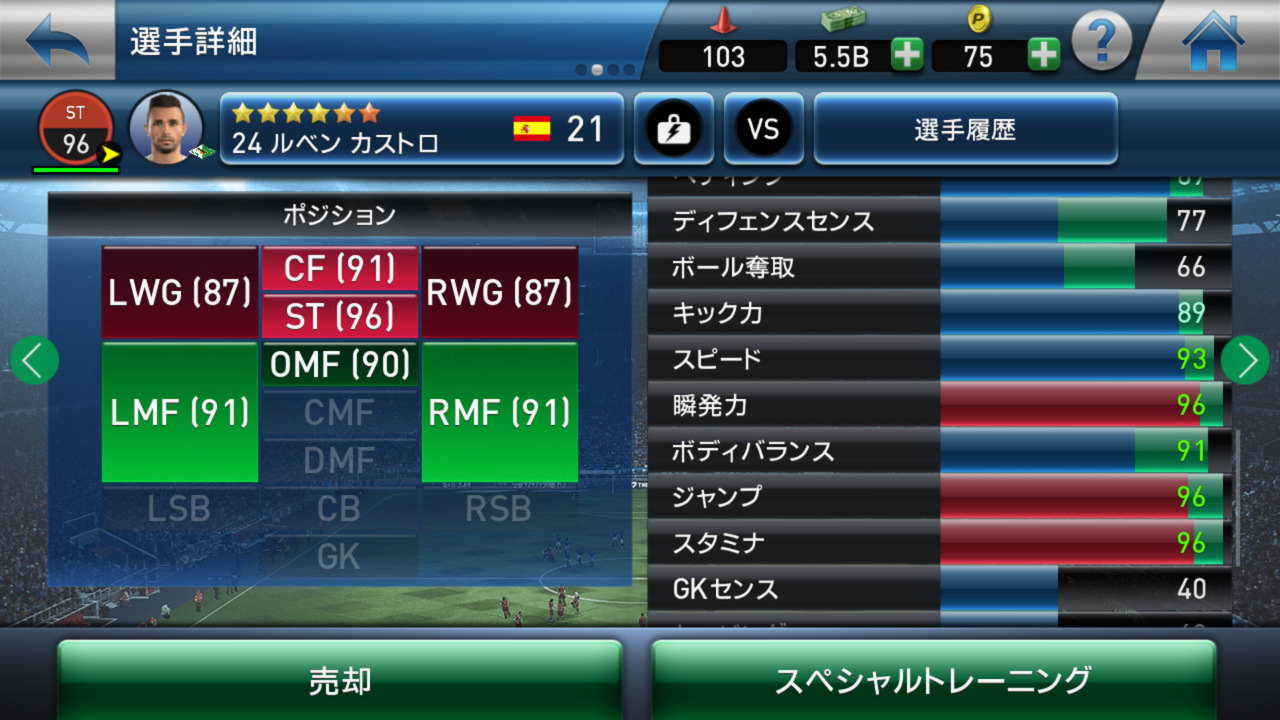Open the player condition lightning icon
Viewport: 1280px width, 720px height.
(673, 130)
